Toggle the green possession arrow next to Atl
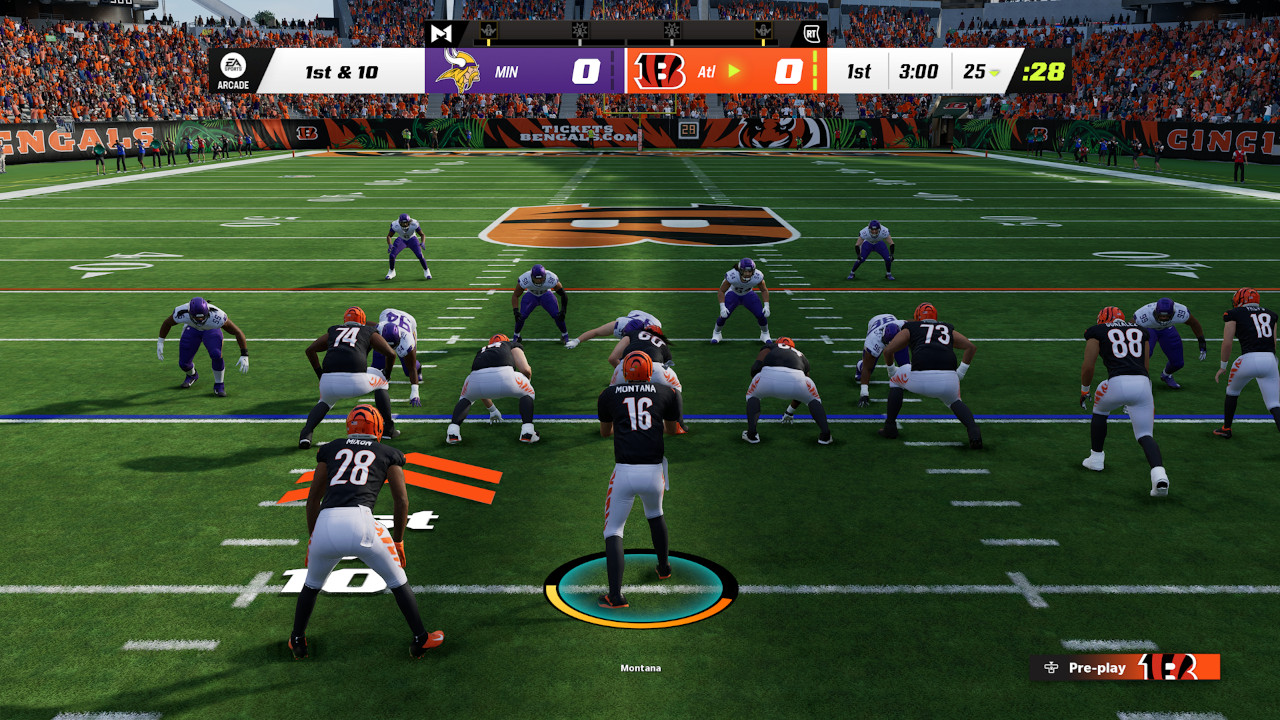The width and height of the screenshot is (1280, 720). [737, 71]
